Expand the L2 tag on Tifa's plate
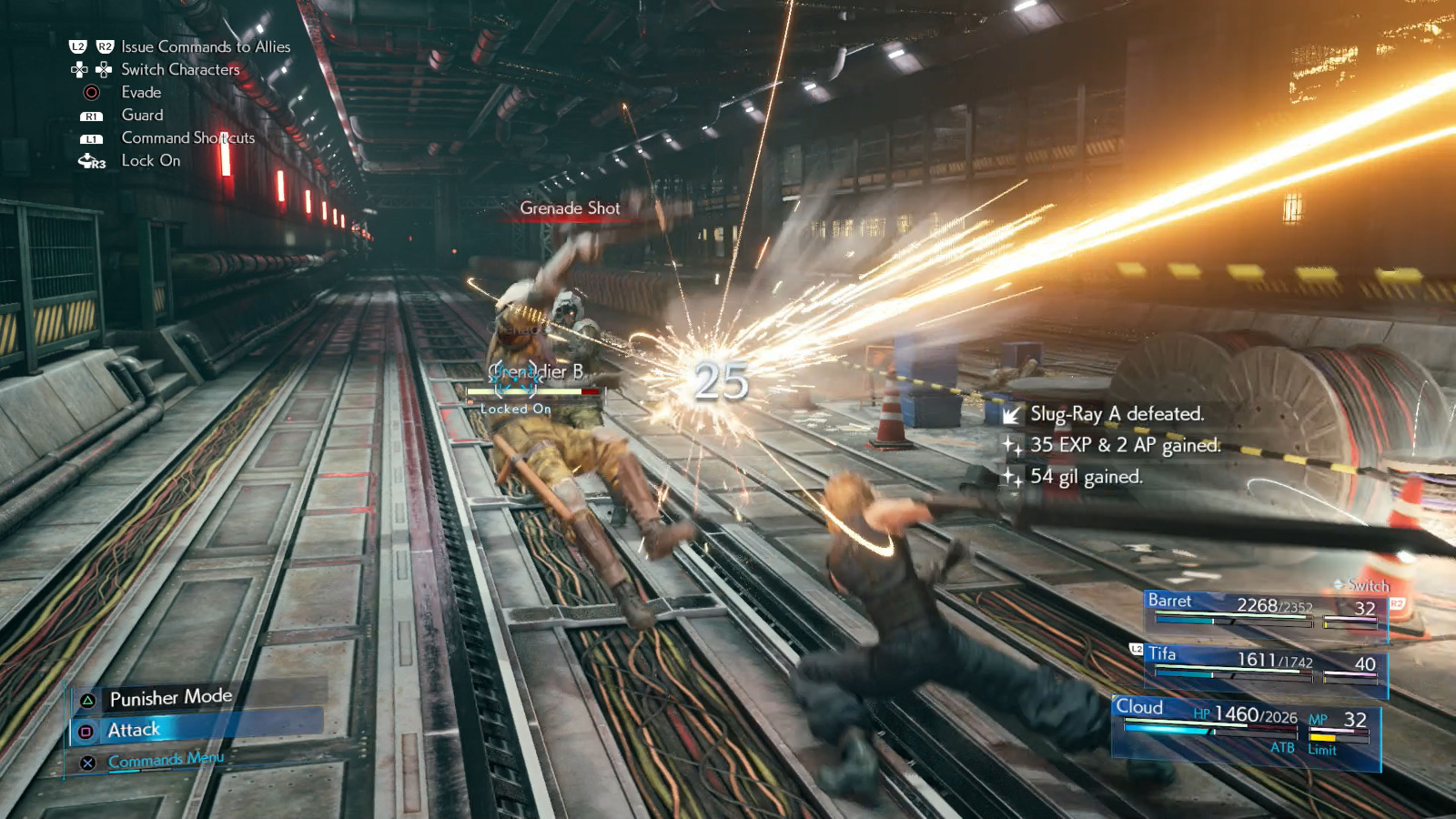The width and height of the screenshot is (1456, 819). tap(1134, 650)
